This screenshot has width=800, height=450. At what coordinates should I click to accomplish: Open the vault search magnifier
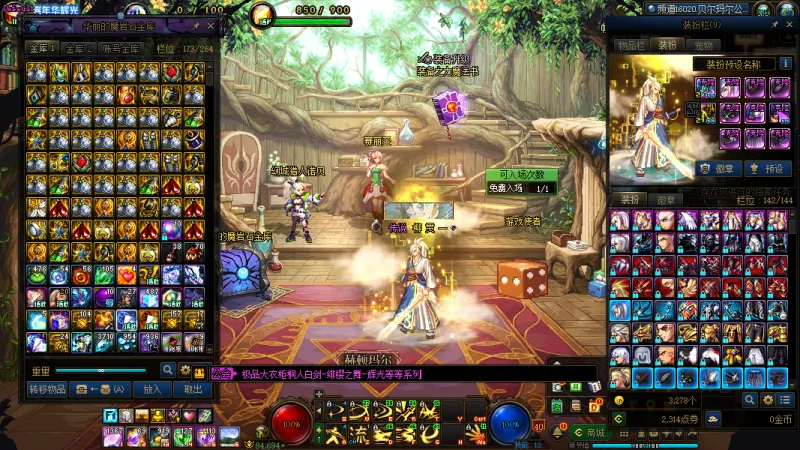coord(169,370)
